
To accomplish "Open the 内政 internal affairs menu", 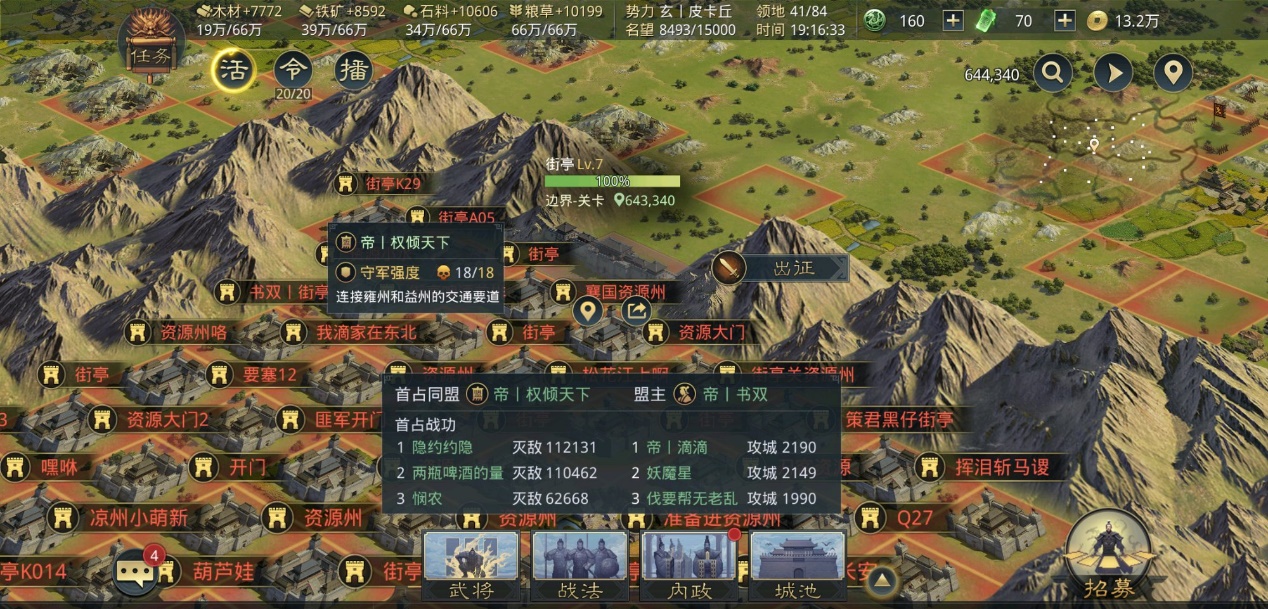I will (689, 566).
